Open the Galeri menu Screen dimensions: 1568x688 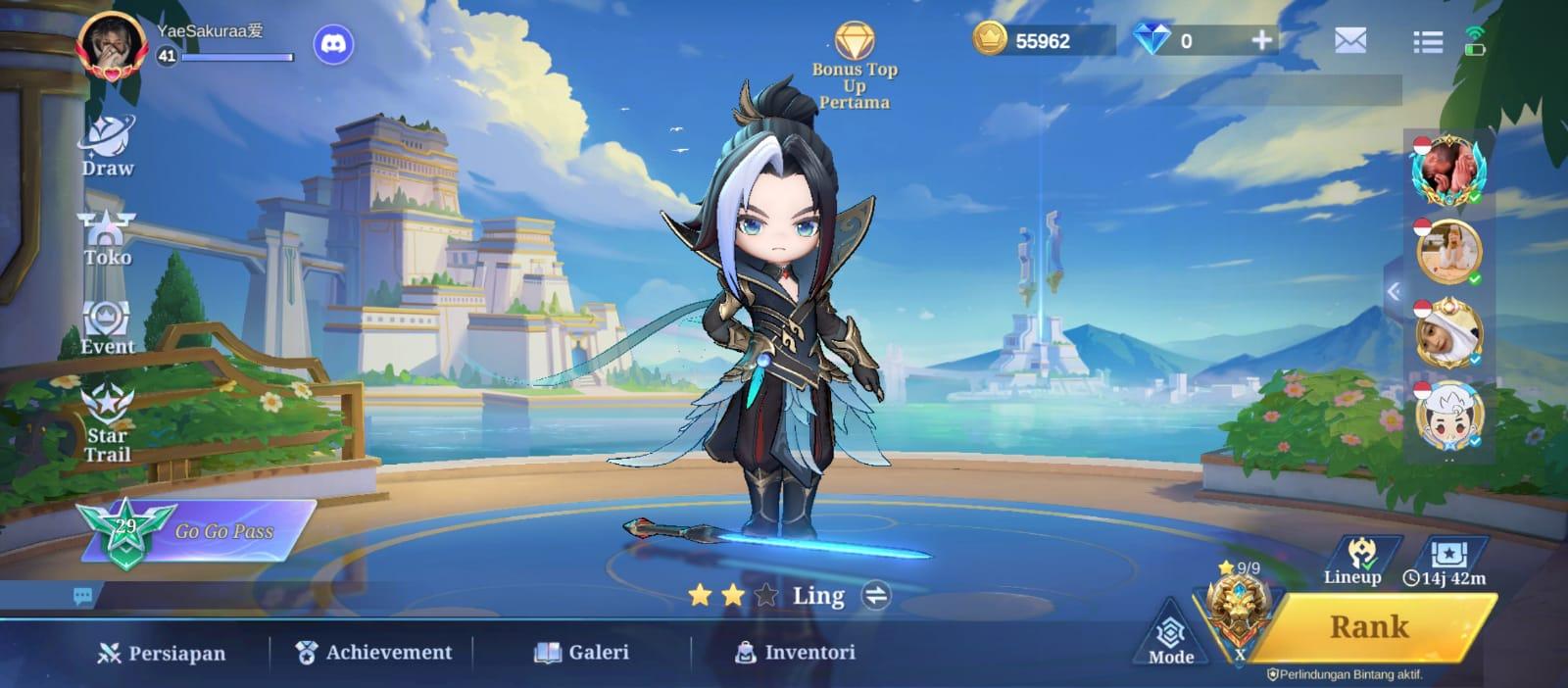pyautogui.click(x=581, y=652)
